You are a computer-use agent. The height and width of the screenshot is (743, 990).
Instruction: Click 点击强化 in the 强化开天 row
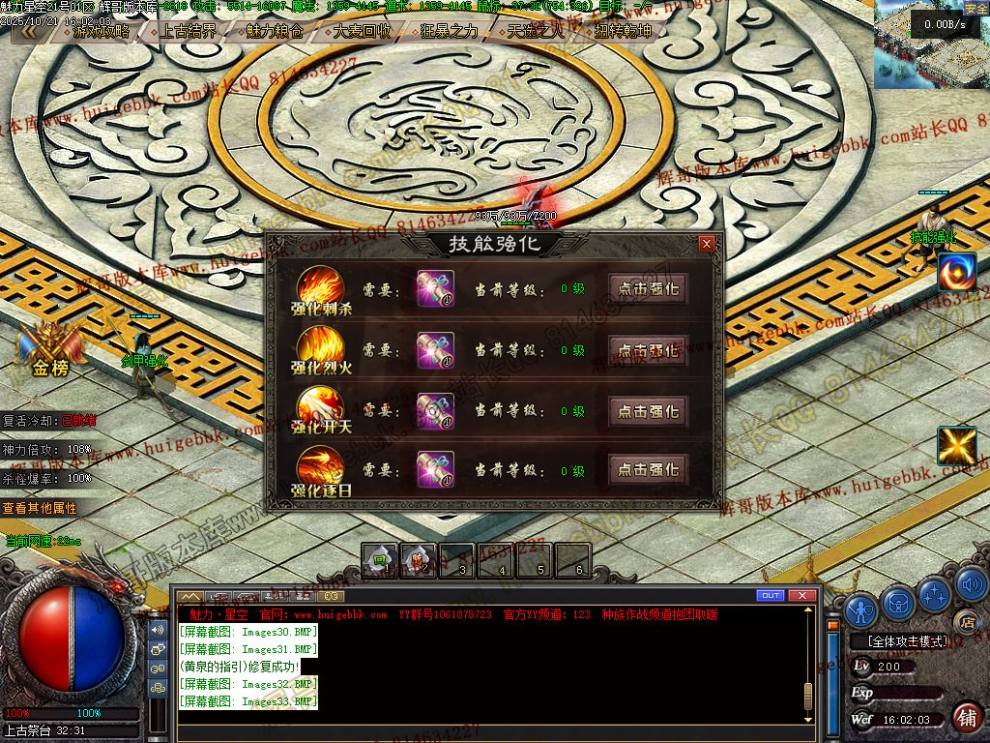click(648, 410)
